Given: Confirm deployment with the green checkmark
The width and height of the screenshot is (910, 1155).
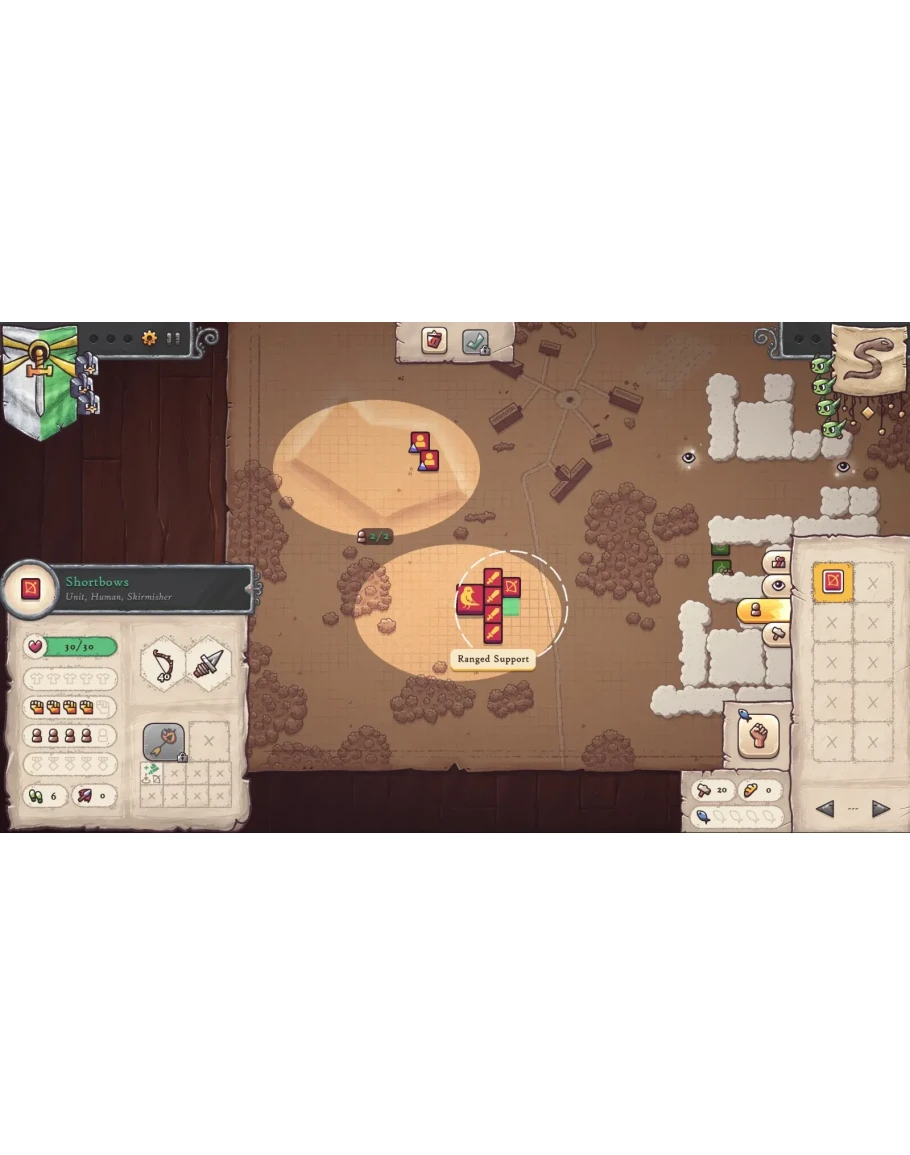Looking at the screenshot, I should [x=475, y=342].
